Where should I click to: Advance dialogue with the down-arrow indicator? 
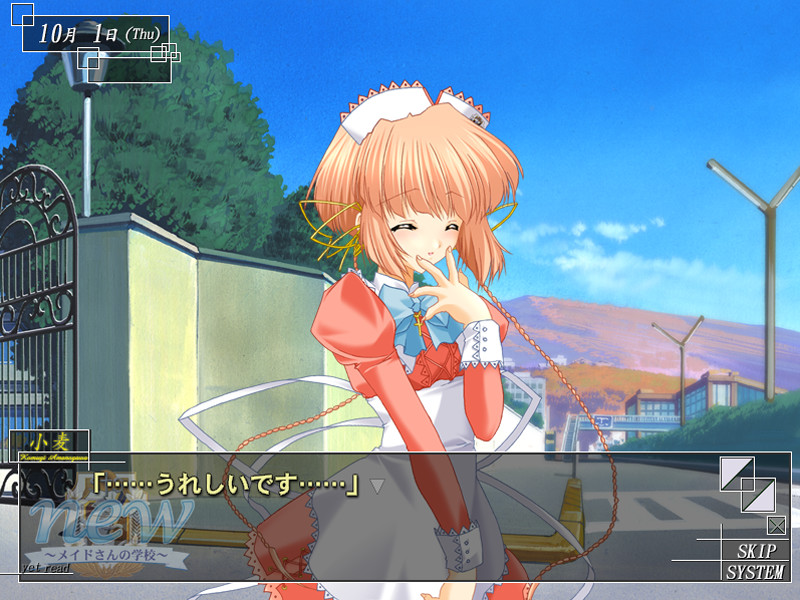378,486
